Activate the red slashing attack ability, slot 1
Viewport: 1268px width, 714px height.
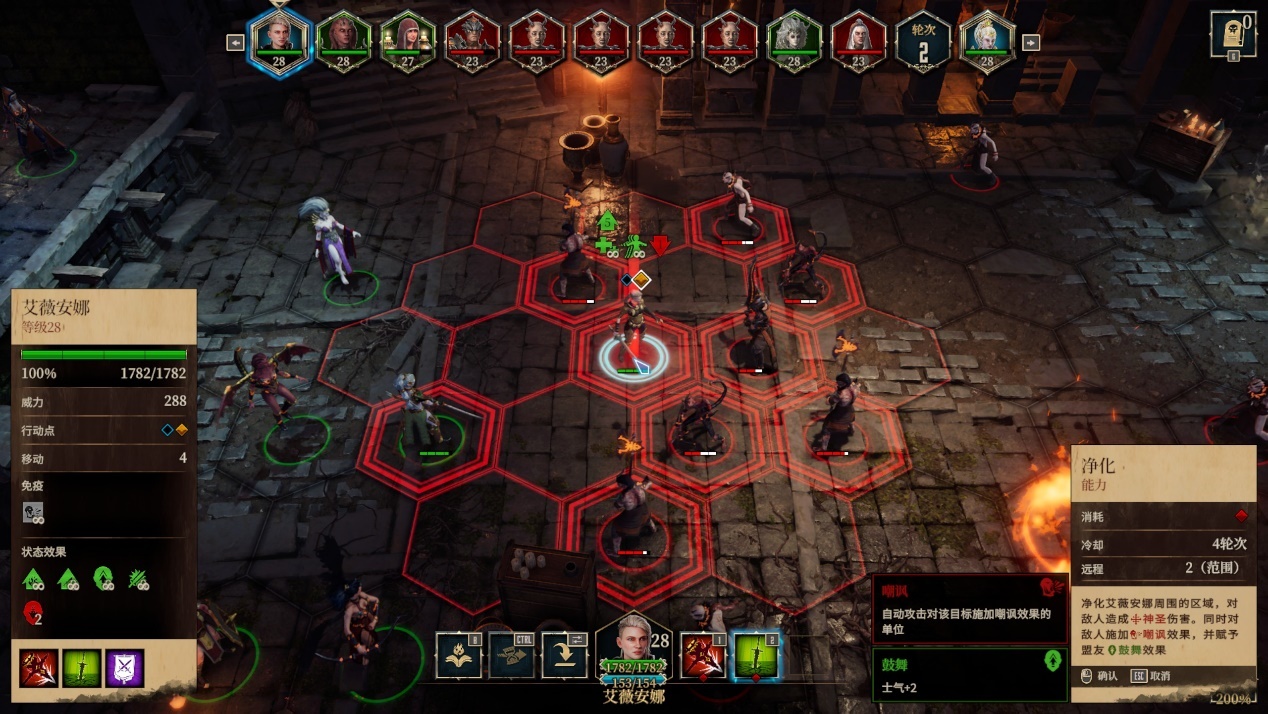(704, 655)
